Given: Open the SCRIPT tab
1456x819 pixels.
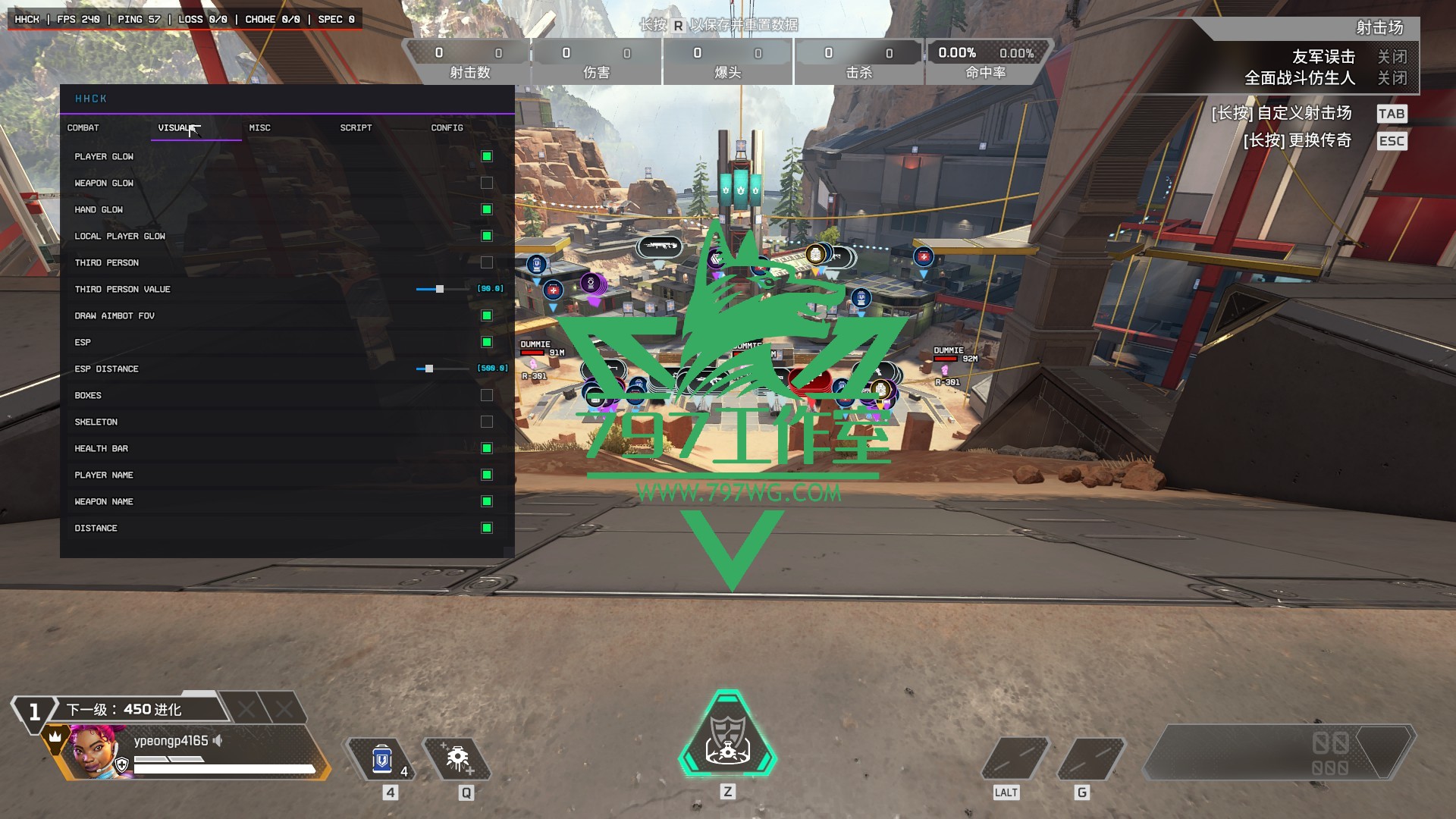Looking at the screenshot, I should coord(355,128).
